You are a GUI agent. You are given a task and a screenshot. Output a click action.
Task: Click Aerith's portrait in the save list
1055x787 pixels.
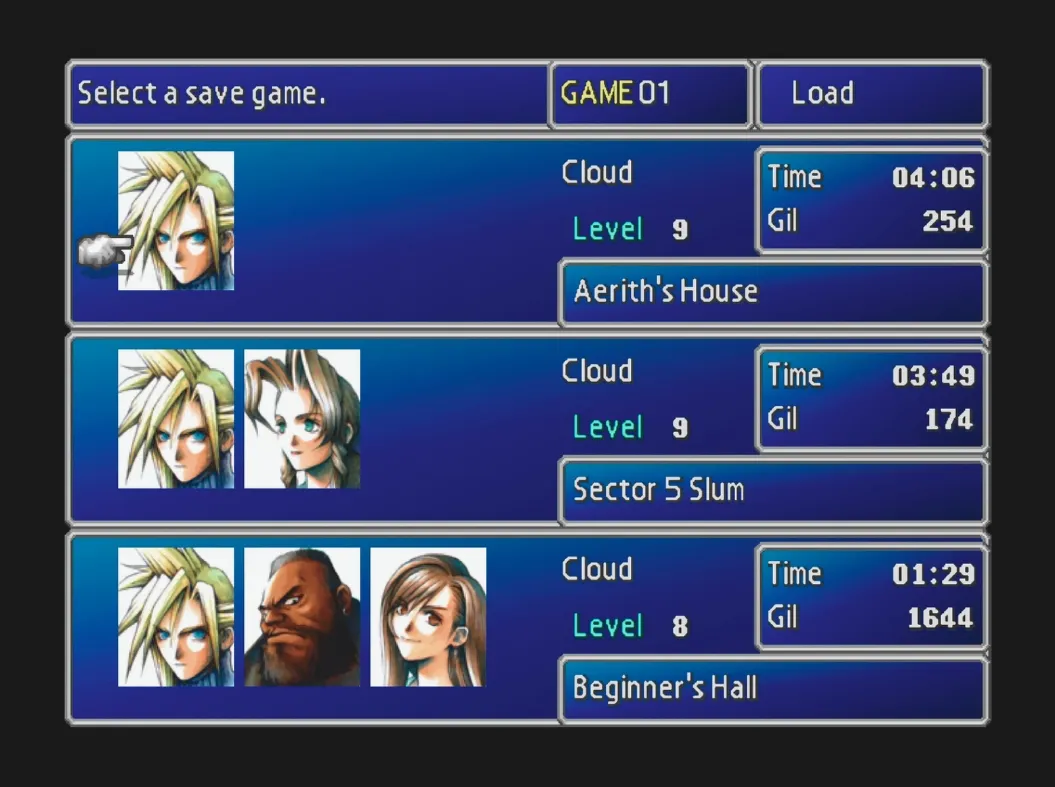[x=302, y=419]
